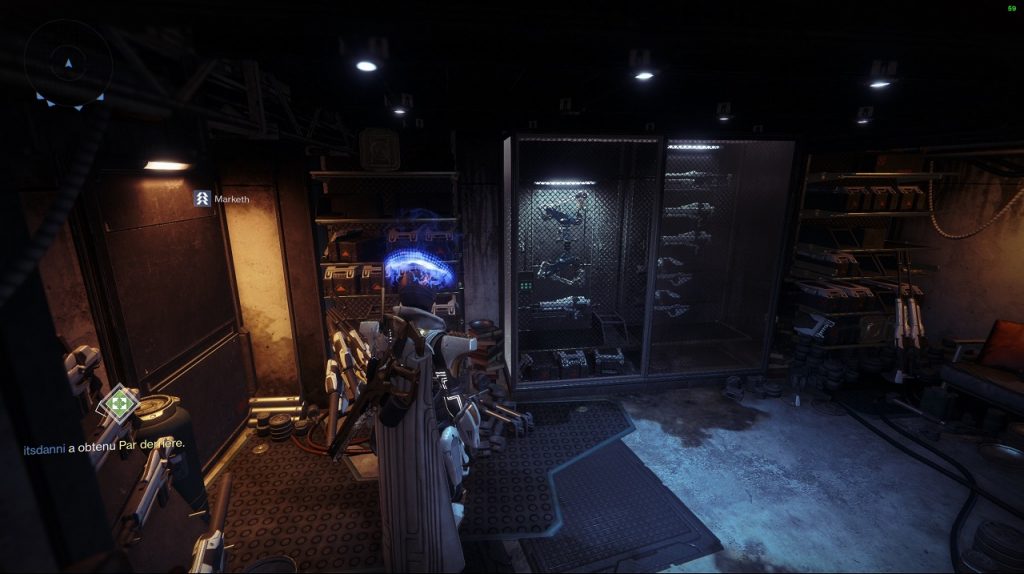Click the green diamond loot notification icon
1024x574 pixels.
point(119,404)
